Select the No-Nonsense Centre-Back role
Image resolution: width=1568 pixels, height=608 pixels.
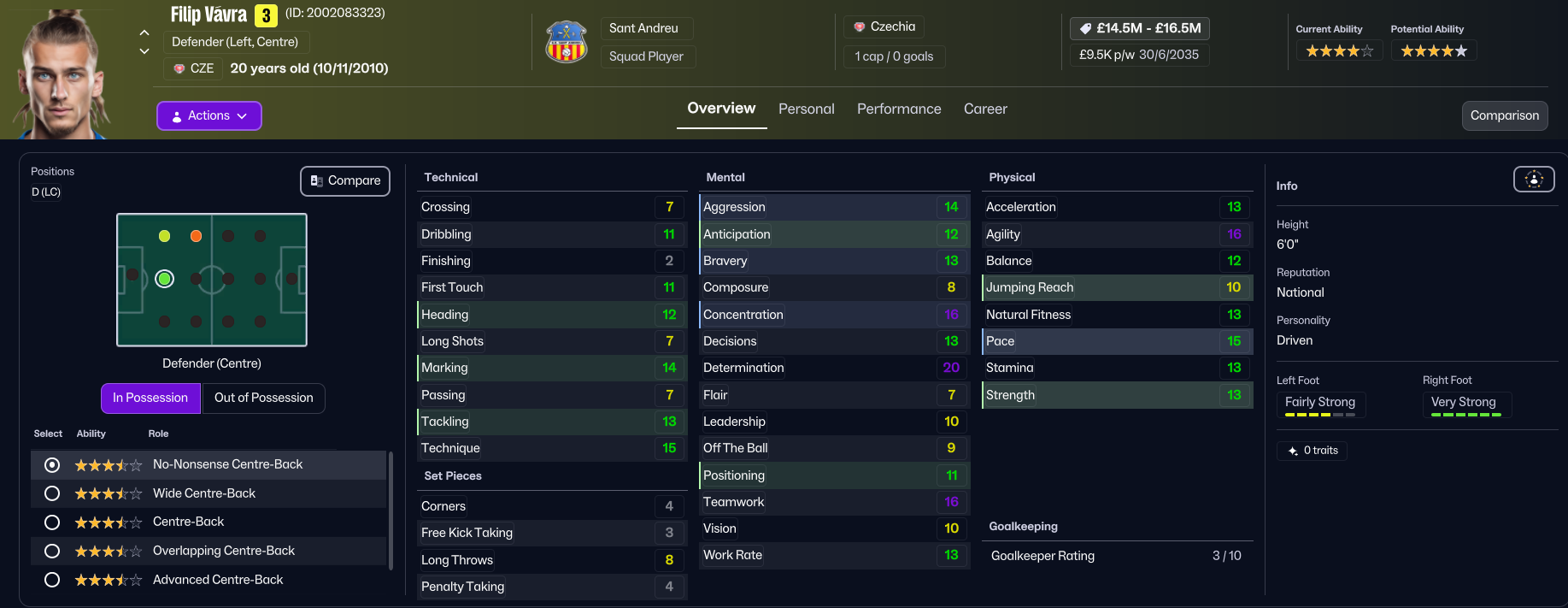(52, 465)
